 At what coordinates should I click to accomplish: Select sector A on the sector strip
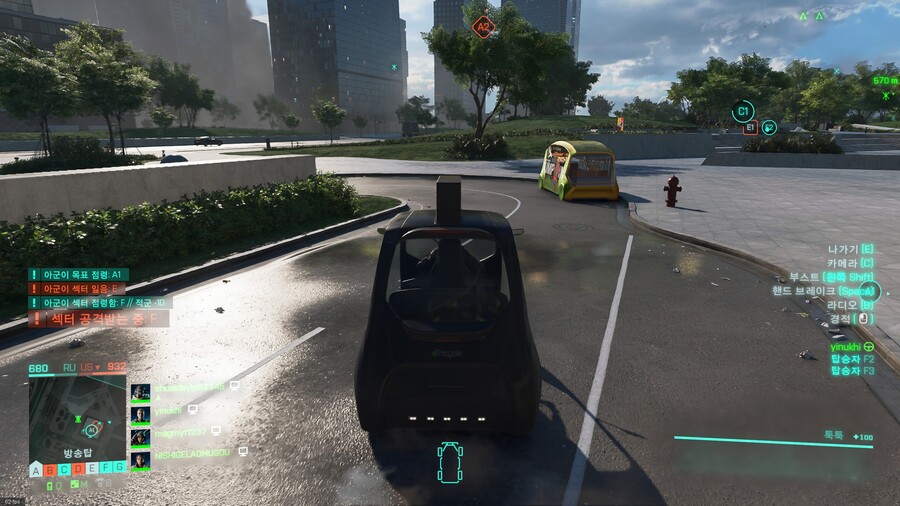click(36, 468)
